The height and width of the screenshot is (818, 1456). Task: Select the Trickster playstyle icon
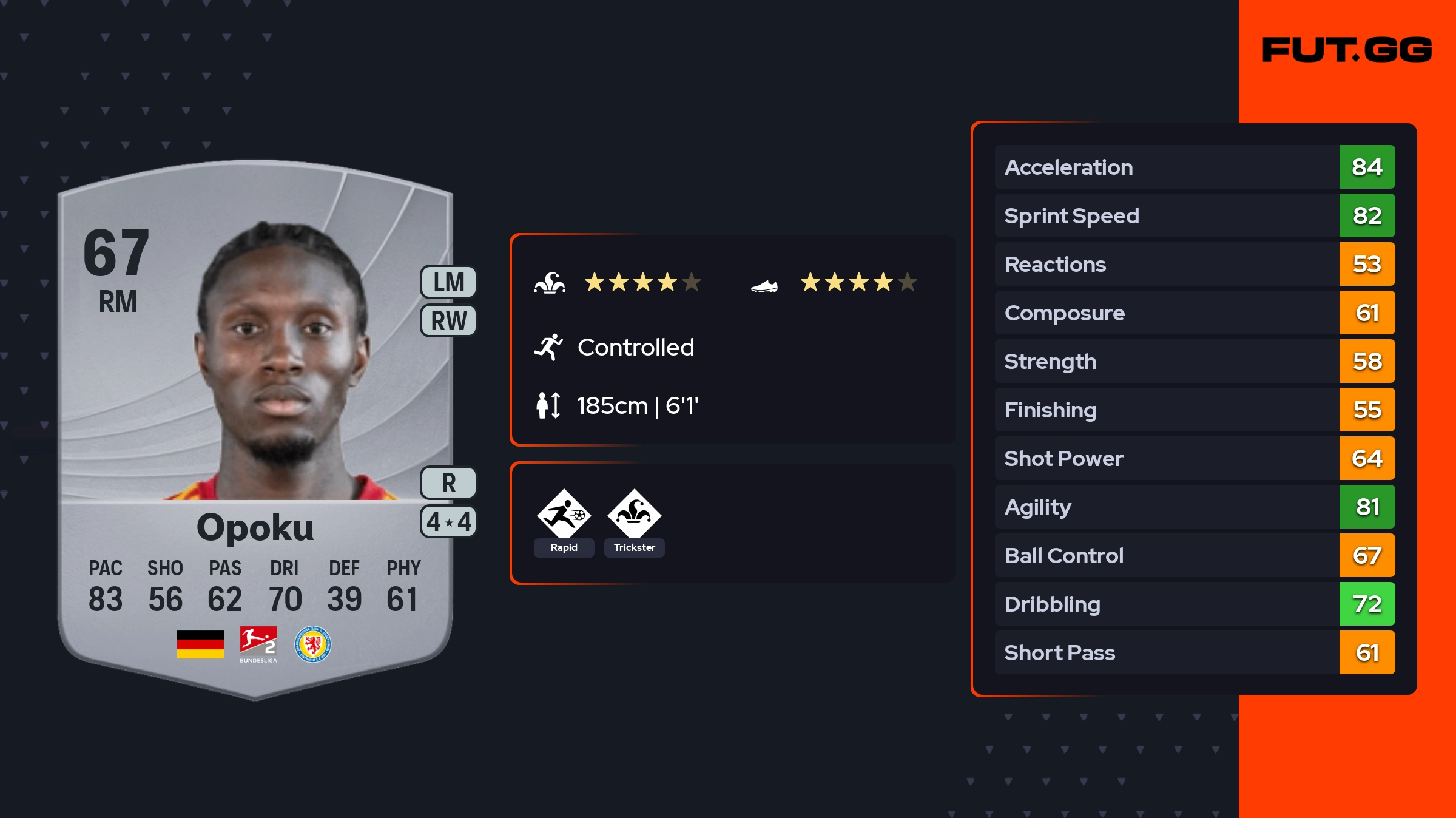coord(634,515)
